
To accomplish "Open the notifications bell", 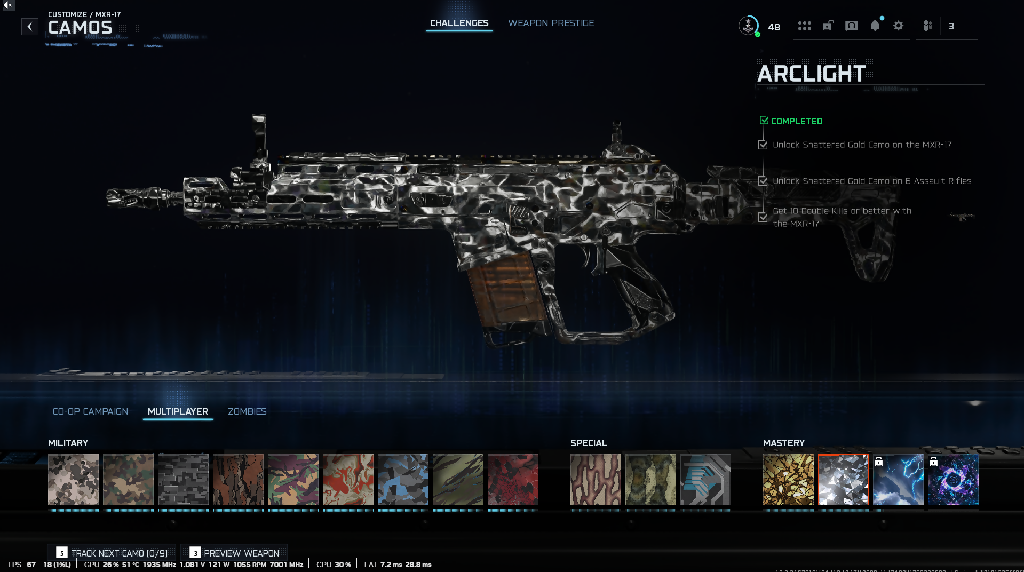I will pos(875,26).
